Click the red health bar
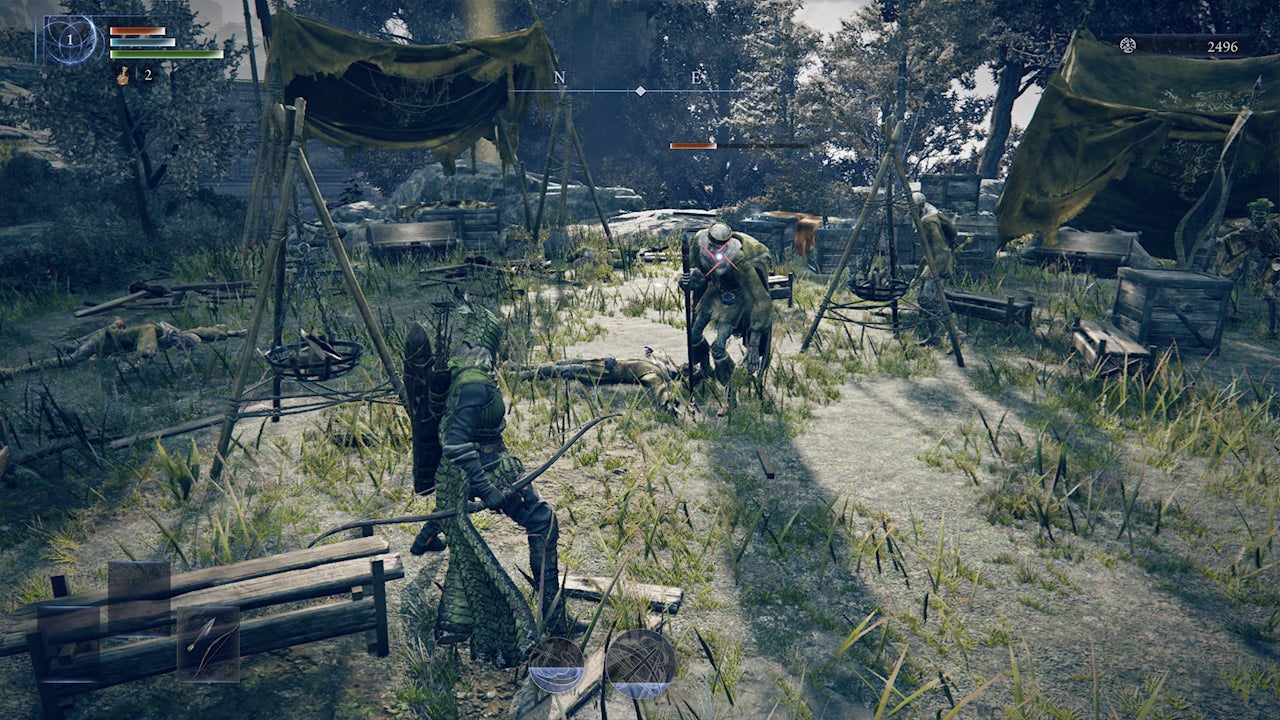This screenshot has width=1280, height=720. 140,30
